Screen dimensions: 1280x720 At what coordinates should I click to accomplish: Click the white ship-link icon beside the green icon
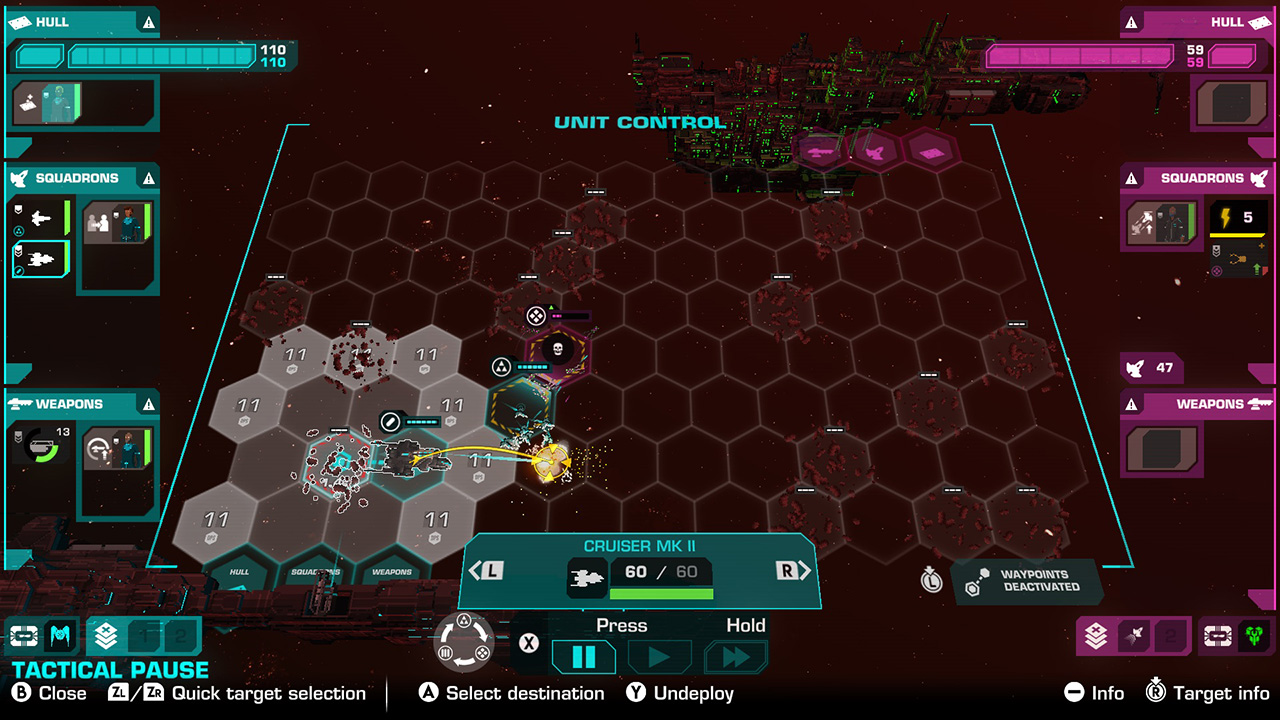(1217, 634)
